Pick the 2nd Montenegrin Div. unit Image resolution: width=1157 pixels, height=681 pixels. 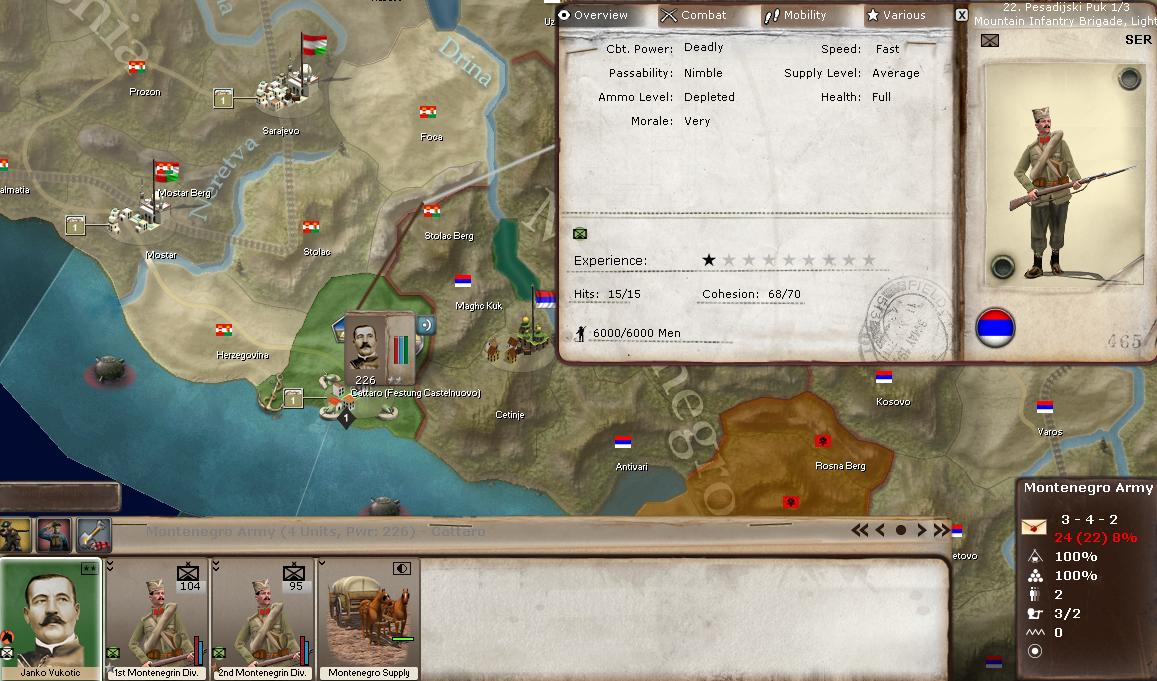click(264, 619)
